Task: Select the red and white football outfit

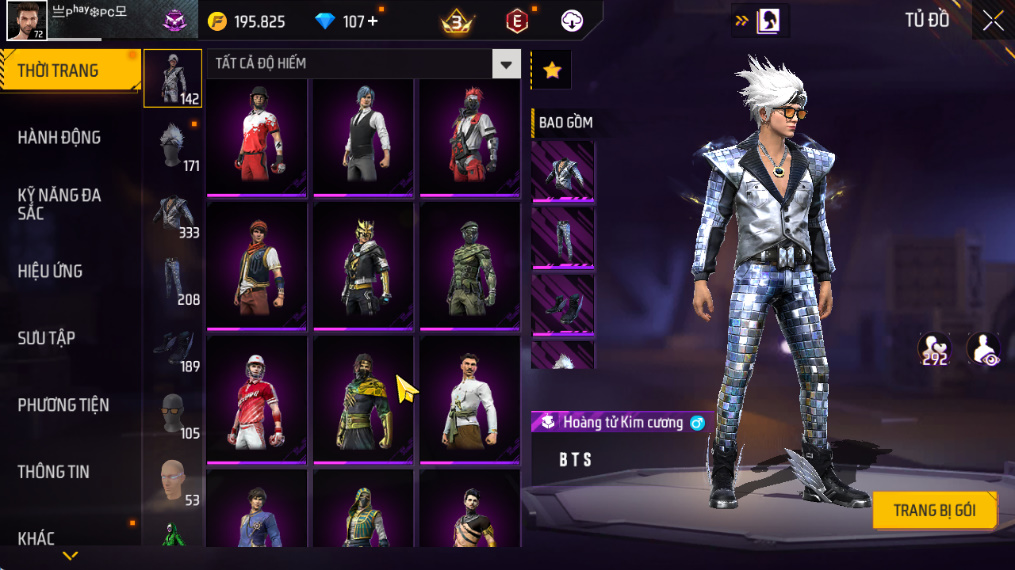Action: click(x=257, y=135)
